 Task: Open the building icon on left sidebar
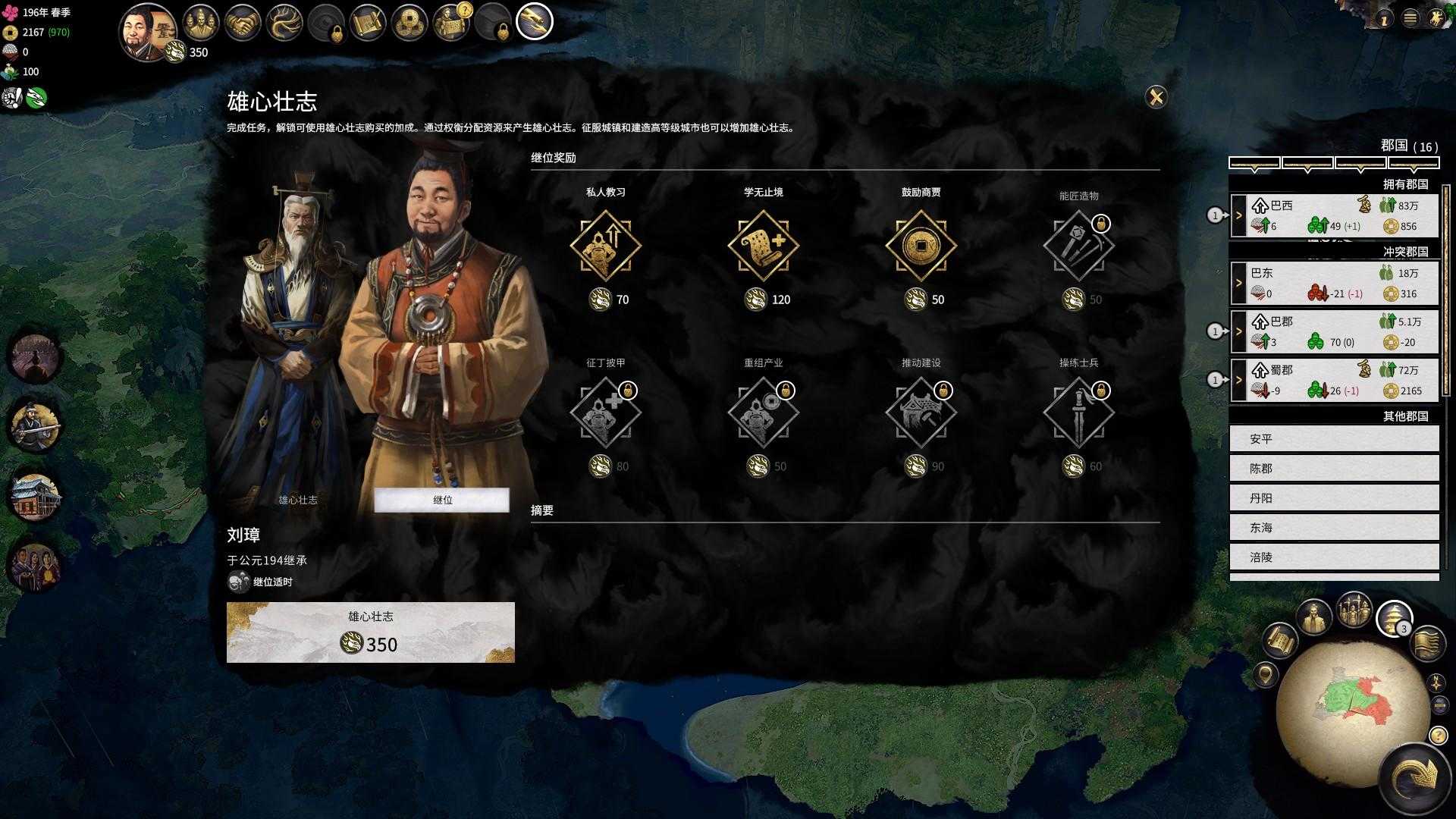click(x=34, y=494)
